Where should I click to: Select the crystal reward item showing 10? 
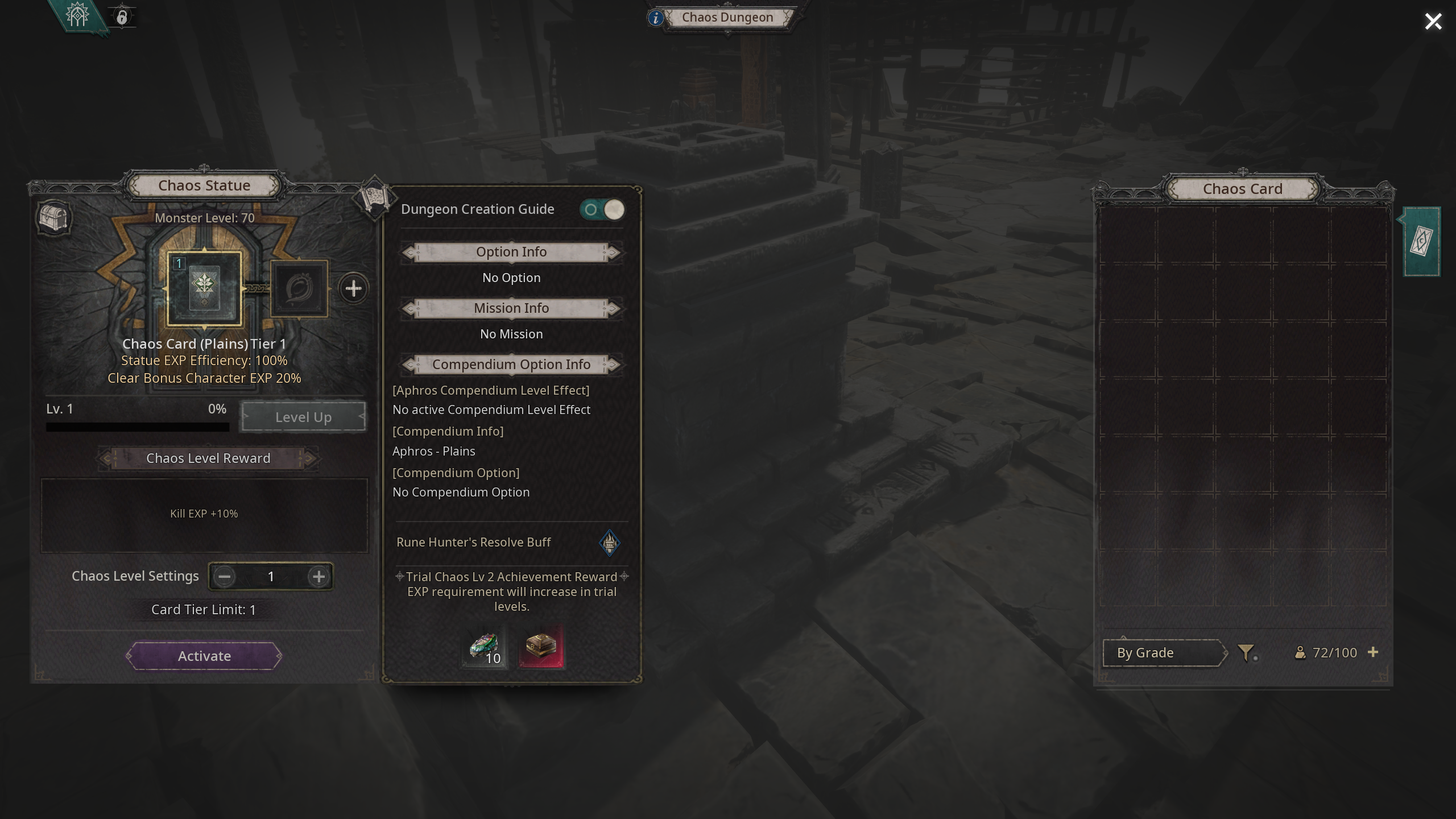click(485, 647)
